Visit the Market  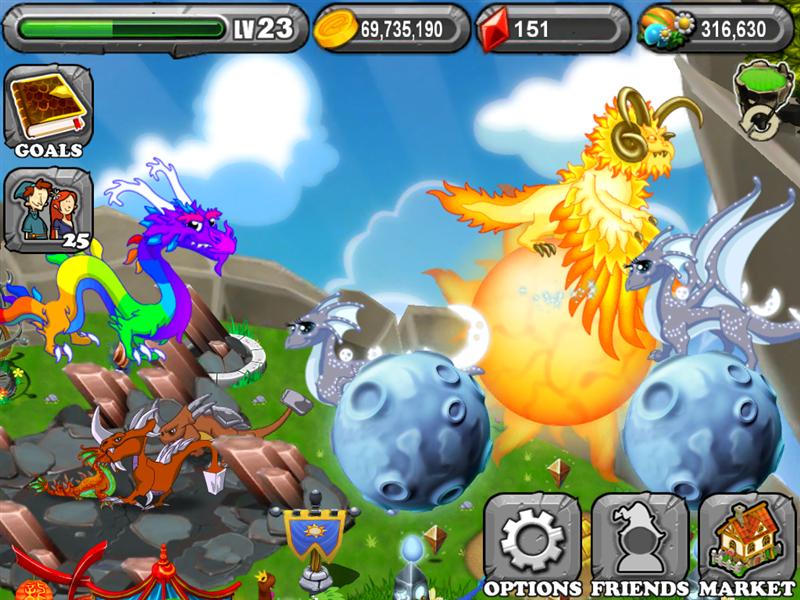[746, 545]
